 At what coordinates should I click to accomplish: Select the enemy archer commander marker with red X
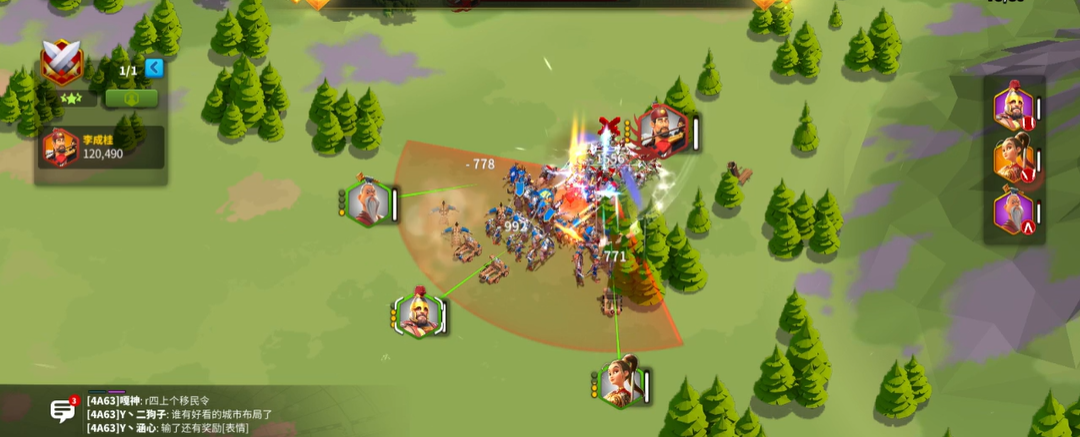(x=661, y=131)
